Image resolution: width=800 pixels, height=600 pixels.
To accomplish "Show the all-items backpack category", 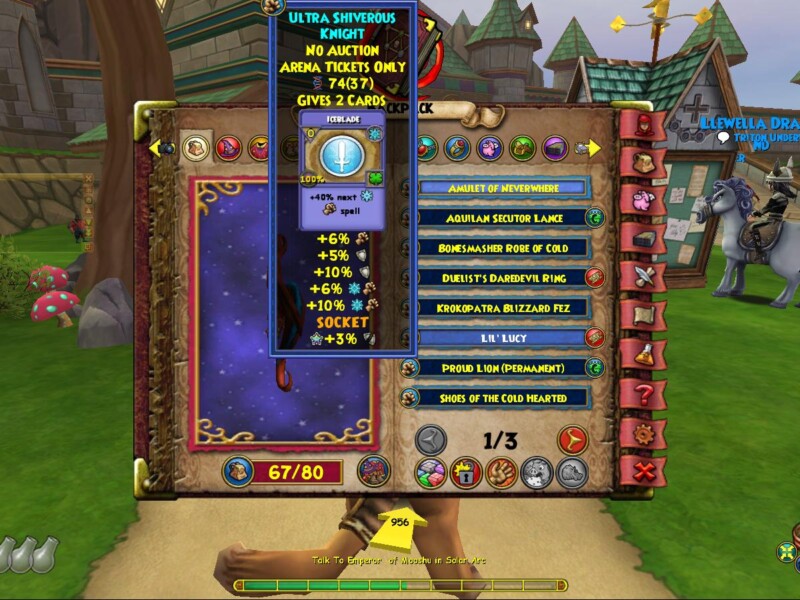I will [x=196, y=148].
